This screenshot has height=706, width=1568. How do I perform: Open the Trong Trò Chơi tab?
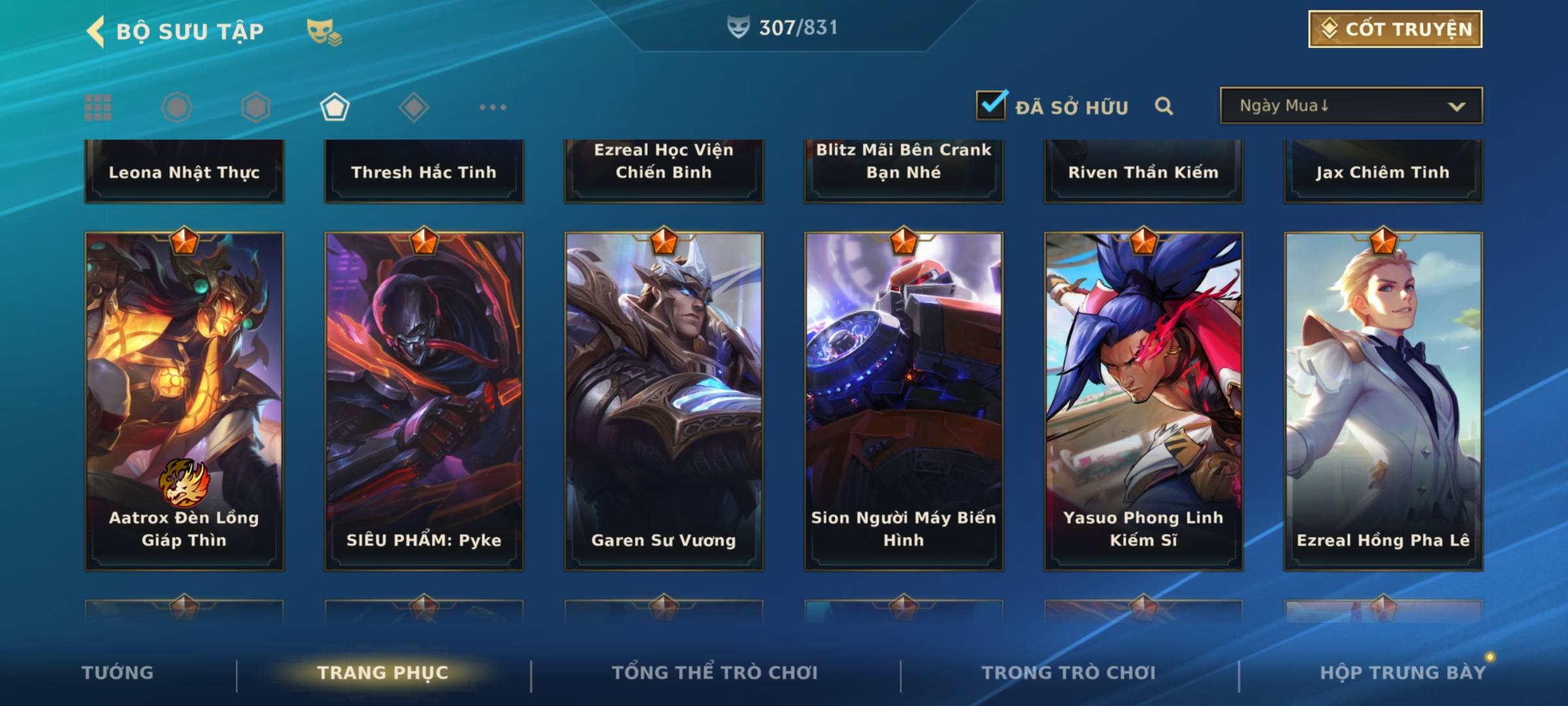pyautogui.click(x=1069, y=673)
